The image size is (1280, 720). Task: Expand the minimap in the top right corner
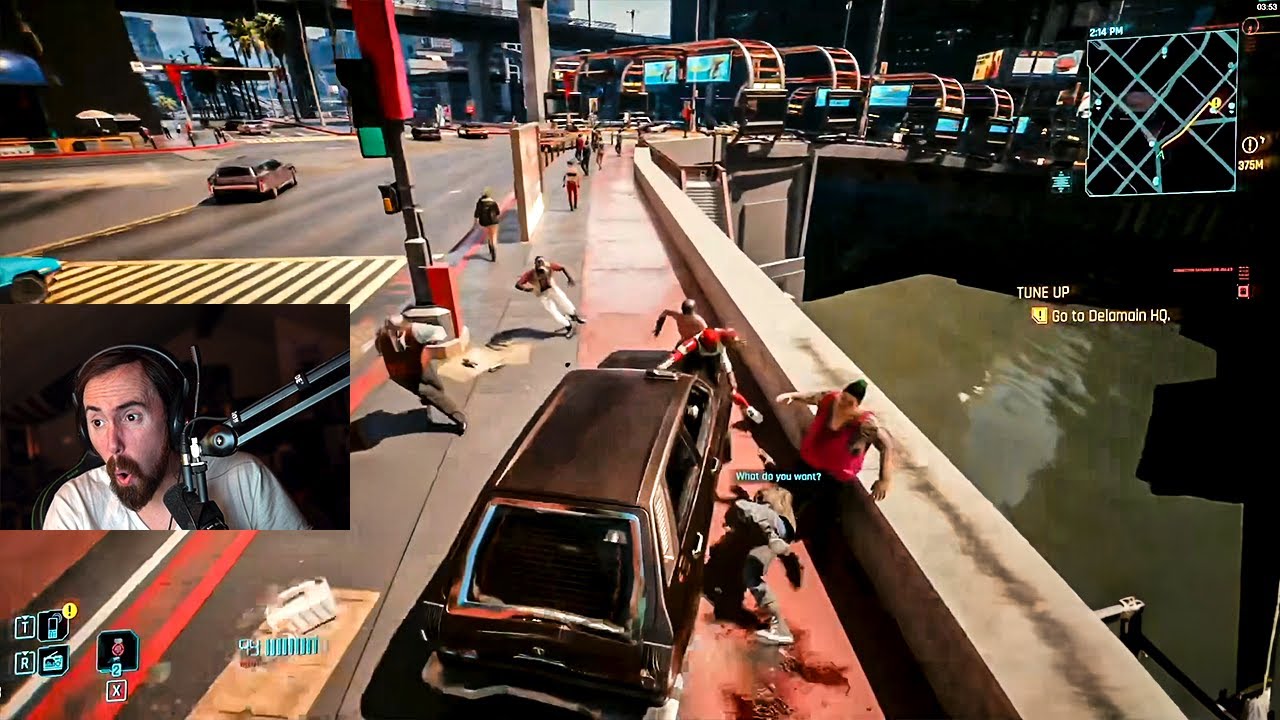point(1160,110)
